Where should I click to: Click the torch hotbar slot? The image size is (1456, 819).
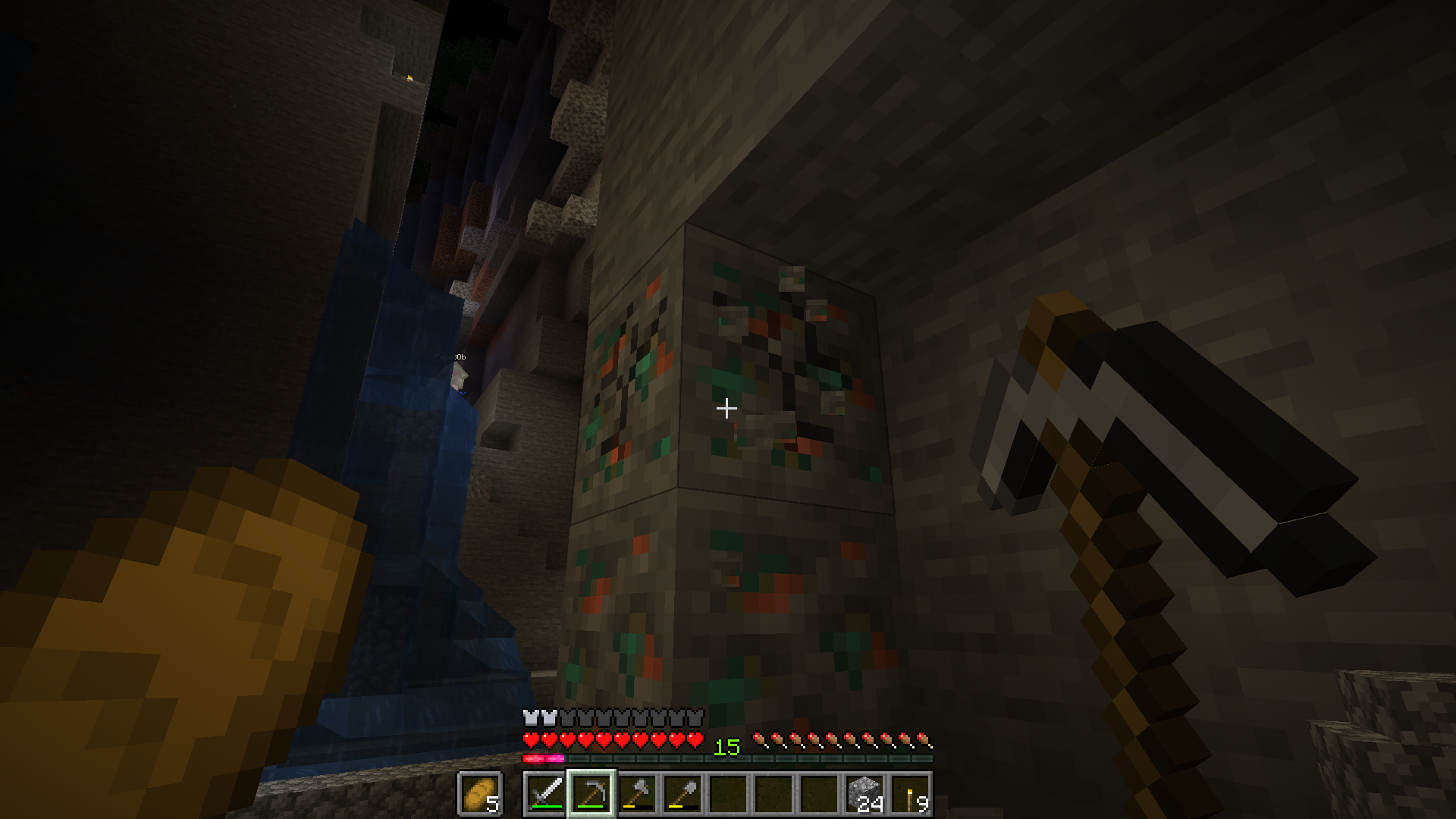tap(910, 794)
